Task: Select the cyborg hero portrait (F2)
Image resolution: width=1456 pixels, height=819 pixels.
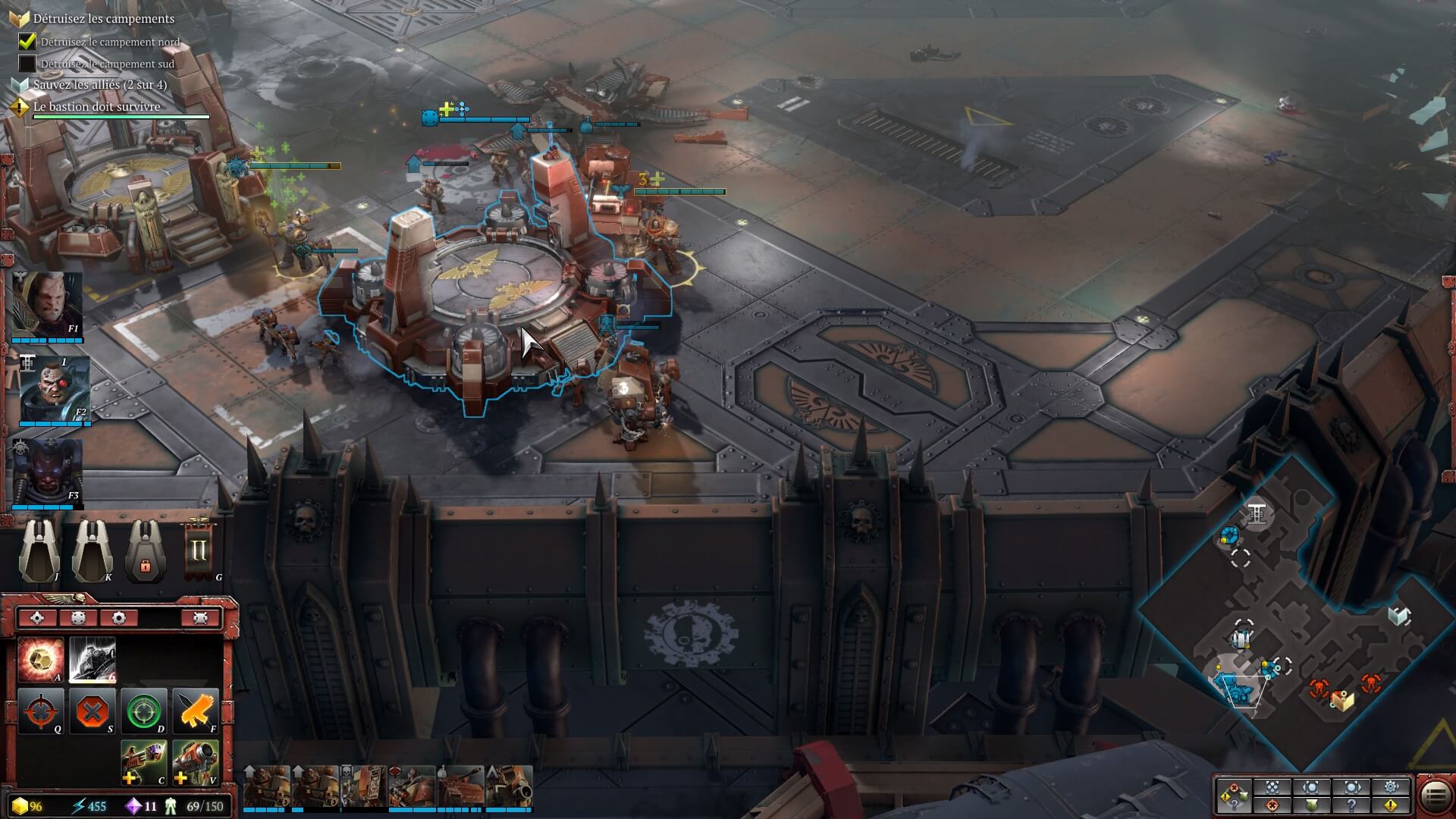Action: (x=54, y=390)
